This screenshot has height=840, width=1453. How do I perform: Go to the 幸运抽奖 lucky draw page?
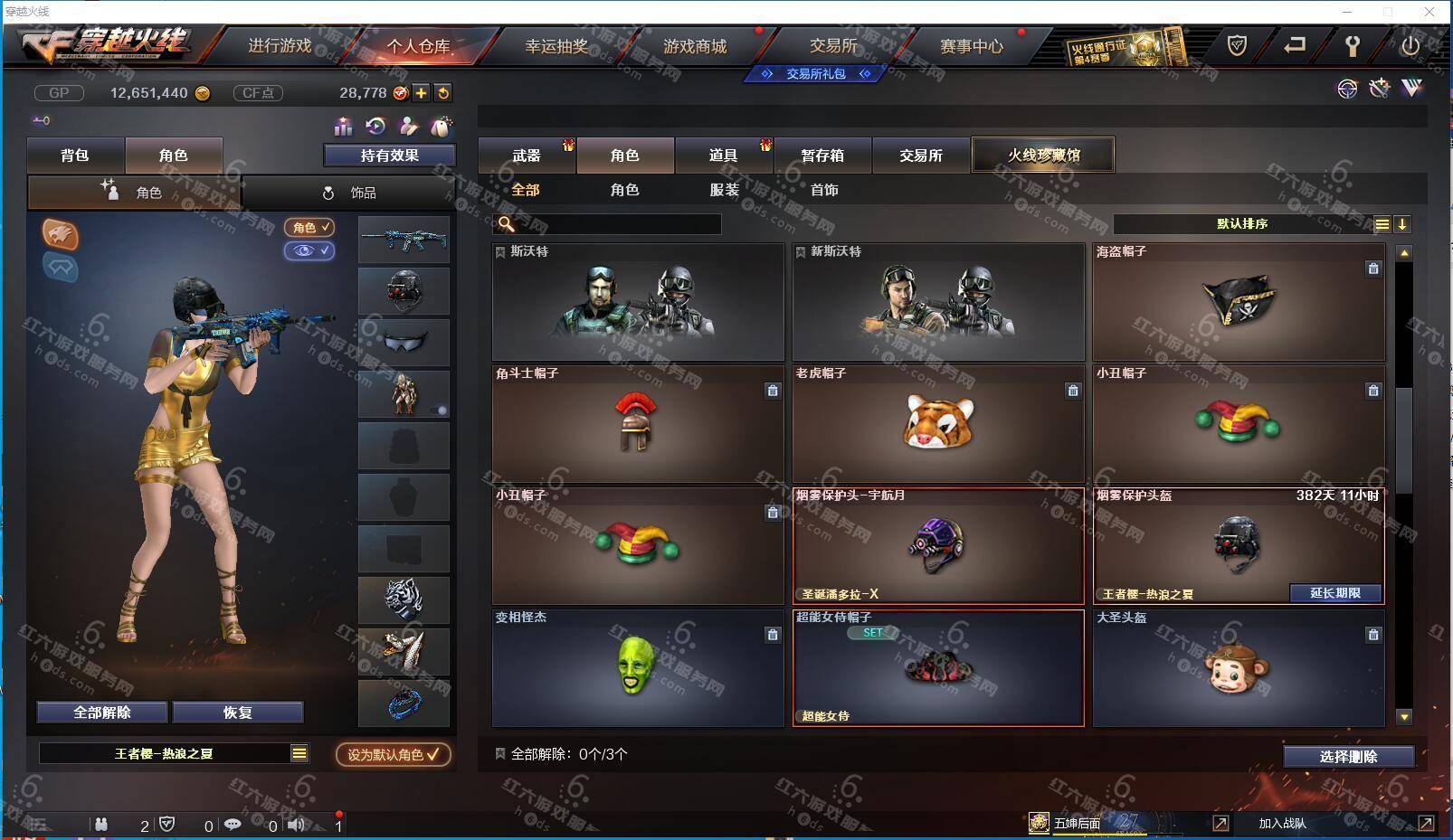pos(556,46)
